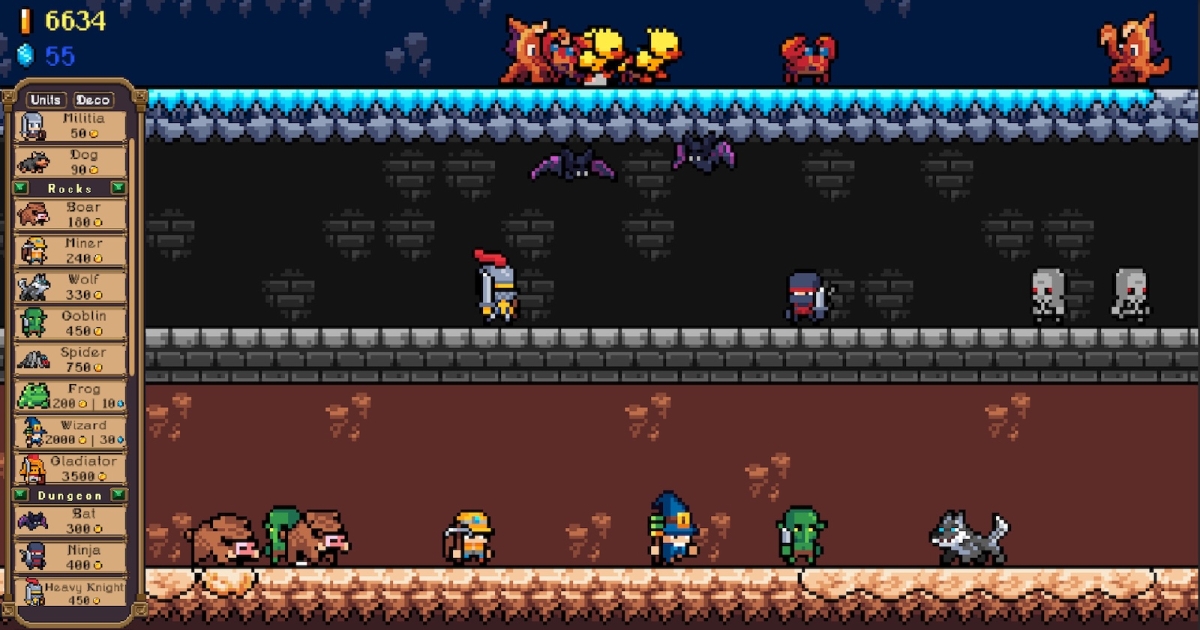The image size is (1200, 630).
Task: Buy a Militia unit for 50 gold
Action: coord(70,127)
